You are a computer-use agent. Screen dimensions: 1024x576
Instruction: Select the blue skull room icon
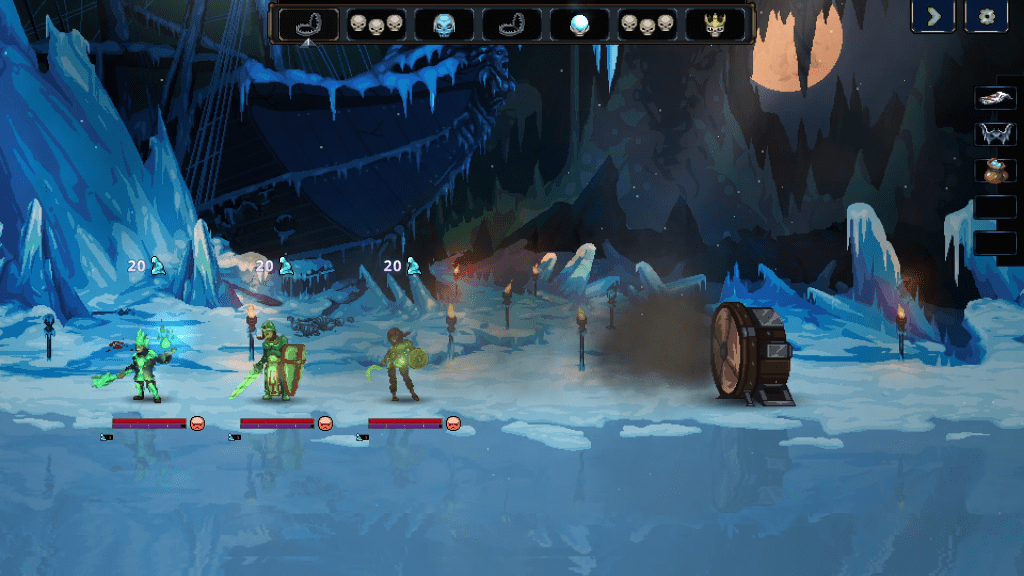[444, 24]
